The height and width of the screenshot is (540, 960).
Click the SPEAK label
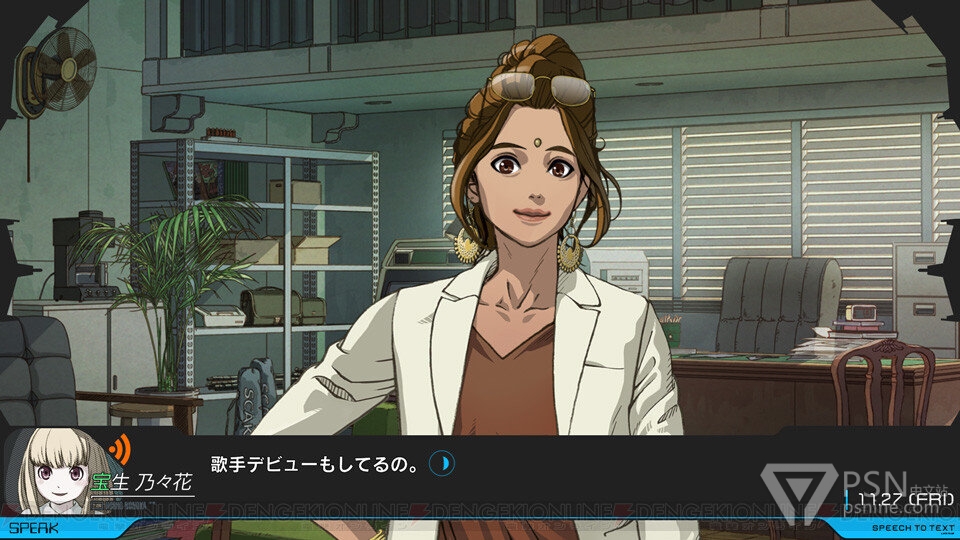(x=33, y=527)
